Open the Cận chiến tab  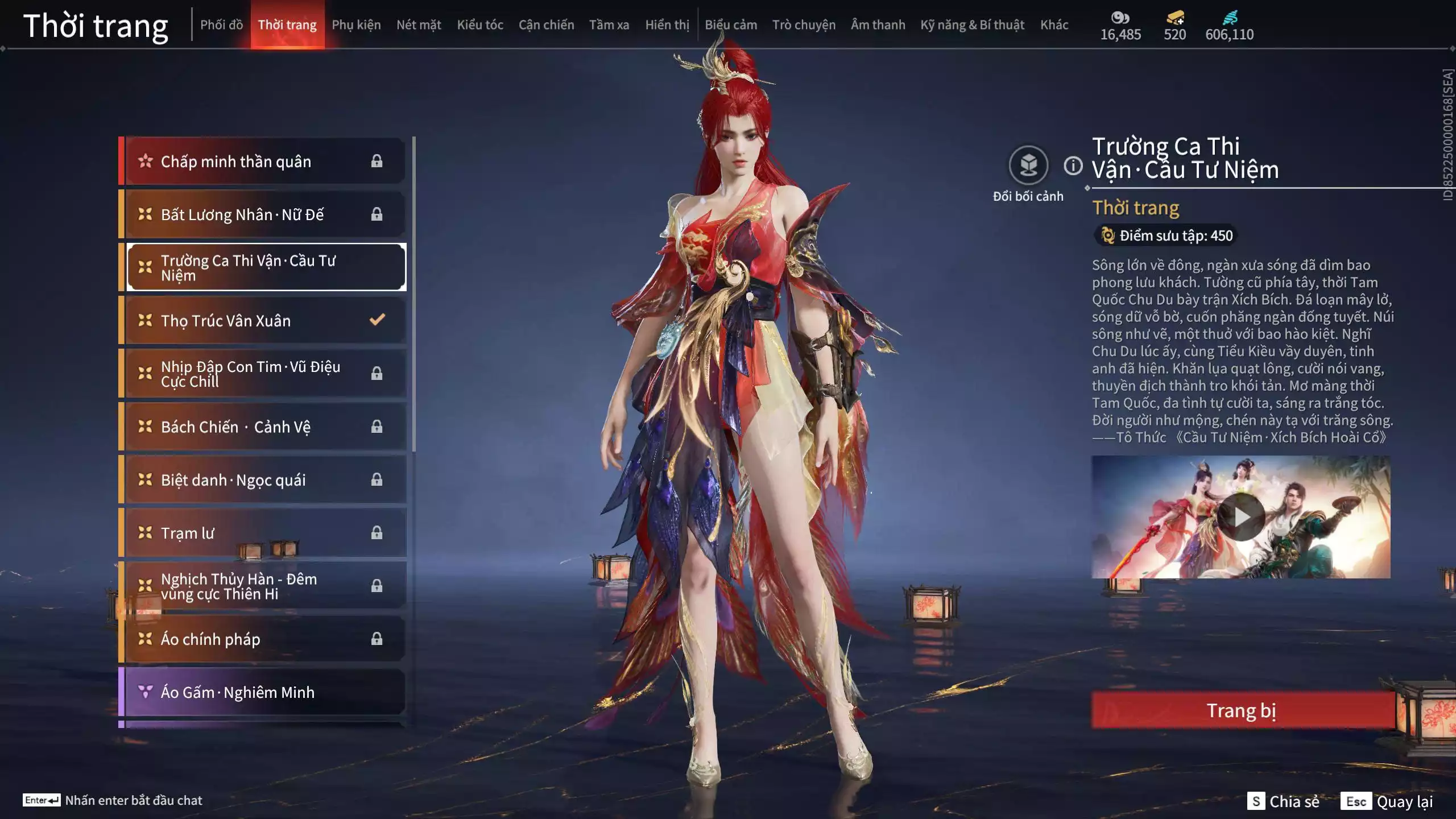(546, 25)
